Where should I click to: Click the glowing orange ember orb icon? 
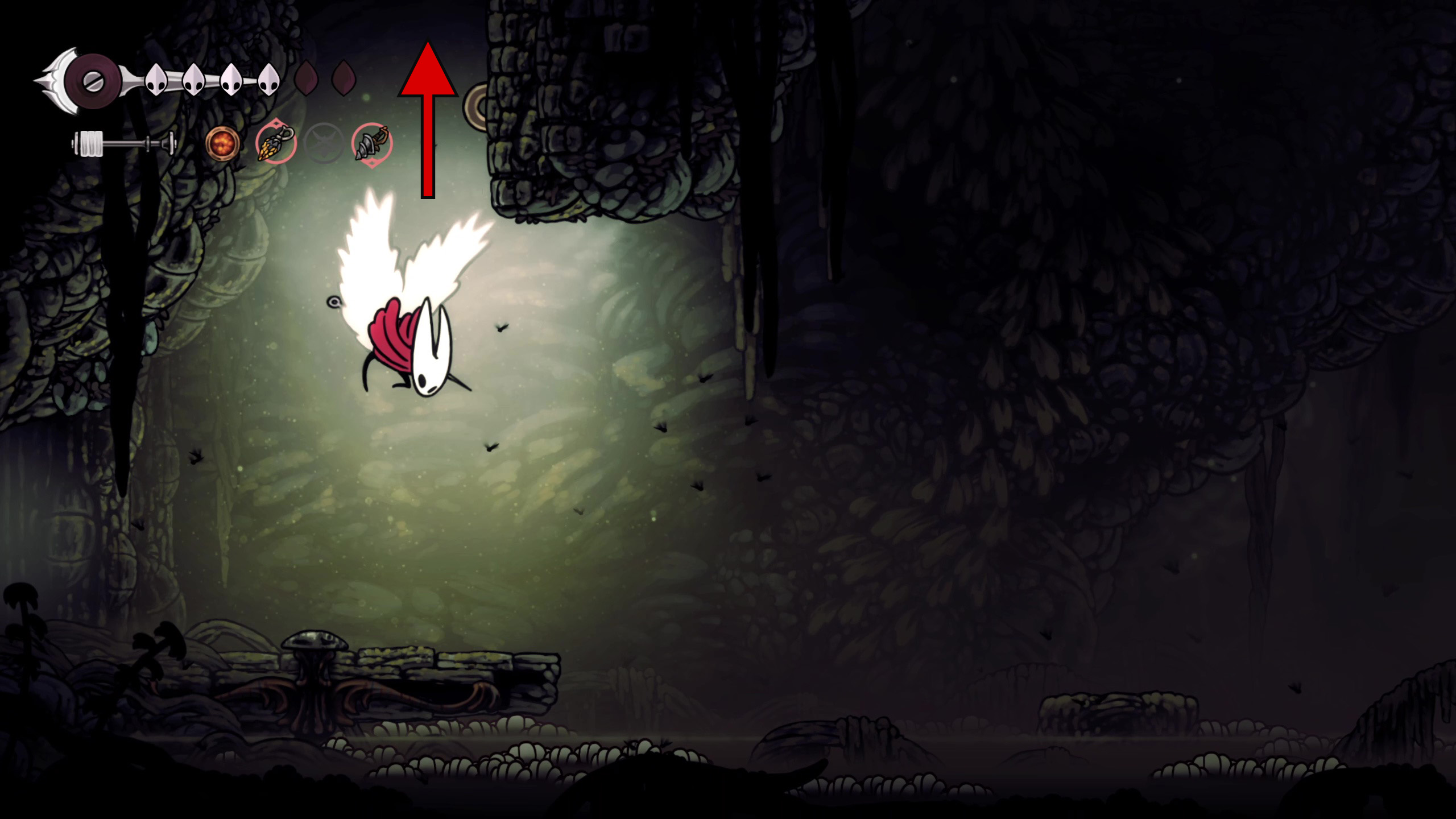[x=222, y=143]
